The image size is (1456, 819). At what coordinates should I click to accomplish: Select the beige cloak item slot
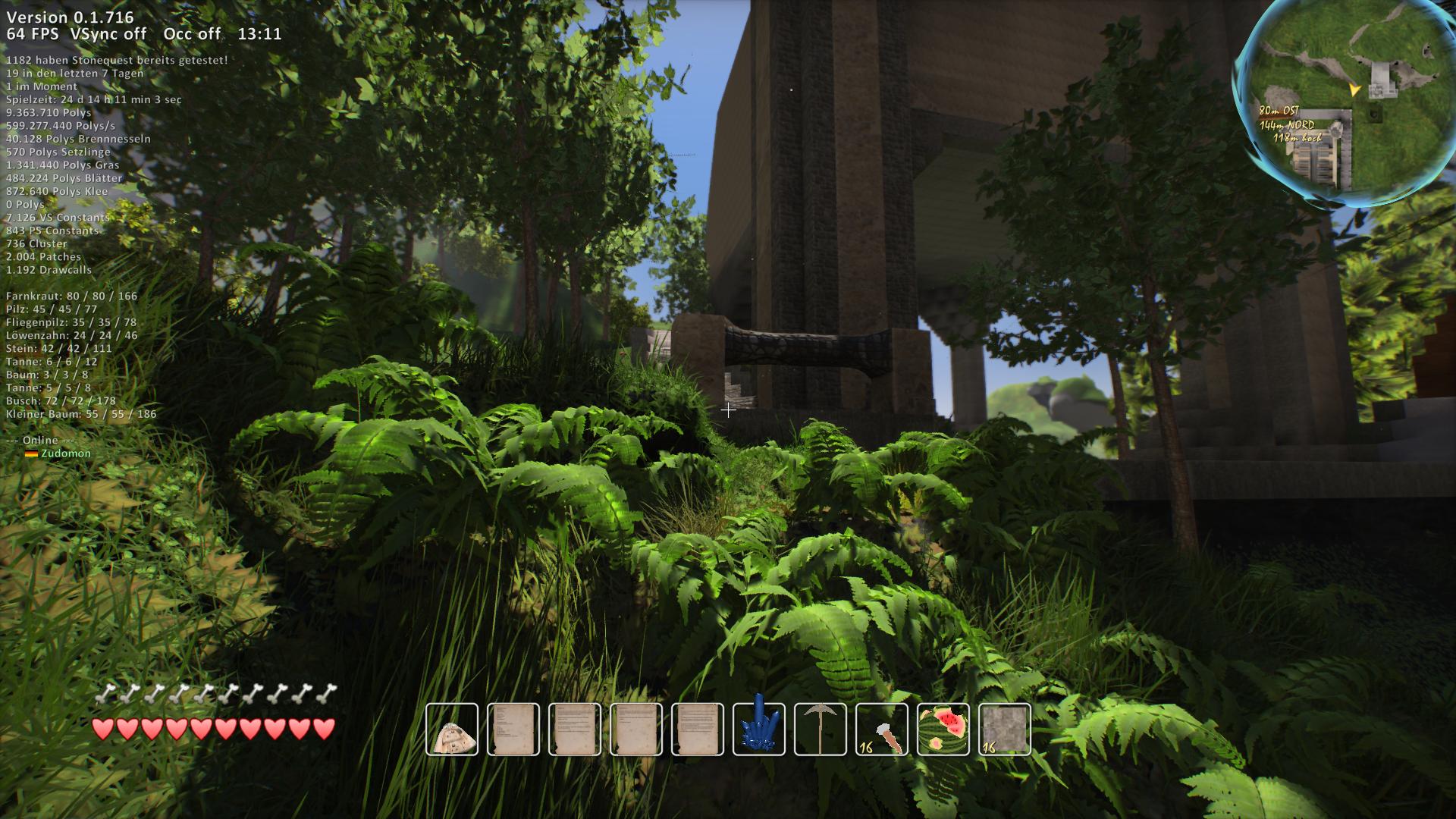(452, 730)
